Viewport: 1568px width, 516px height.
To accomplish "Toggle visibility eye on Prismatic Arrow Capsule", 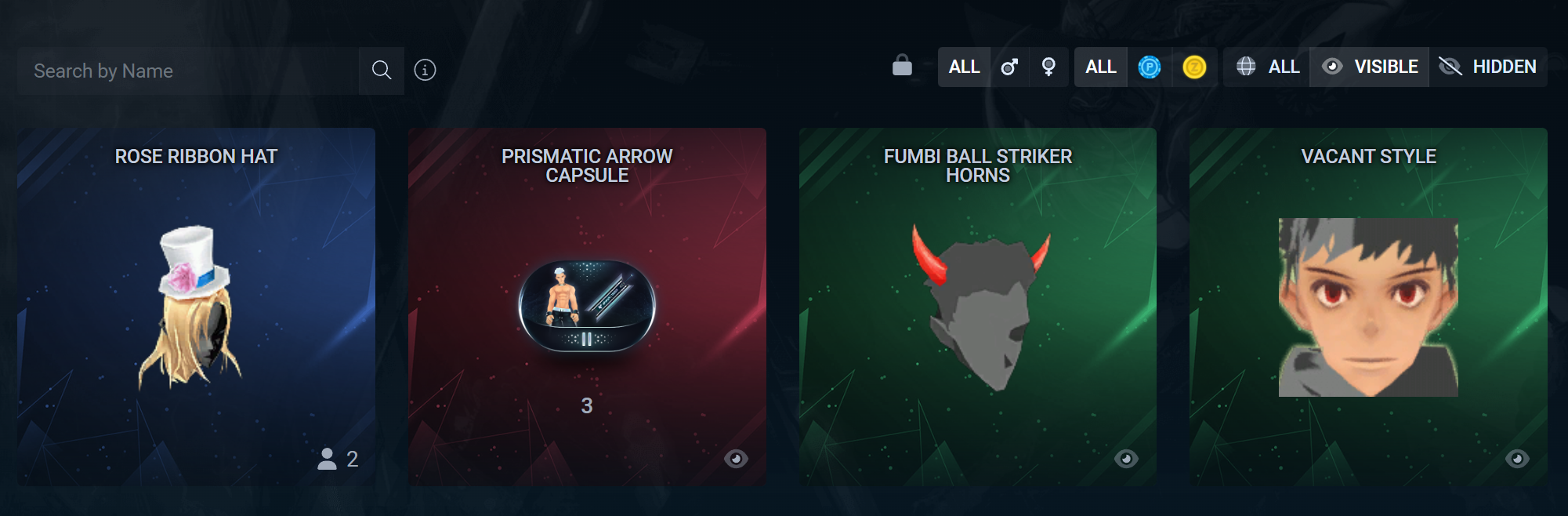I will click(x=736, y=459).
